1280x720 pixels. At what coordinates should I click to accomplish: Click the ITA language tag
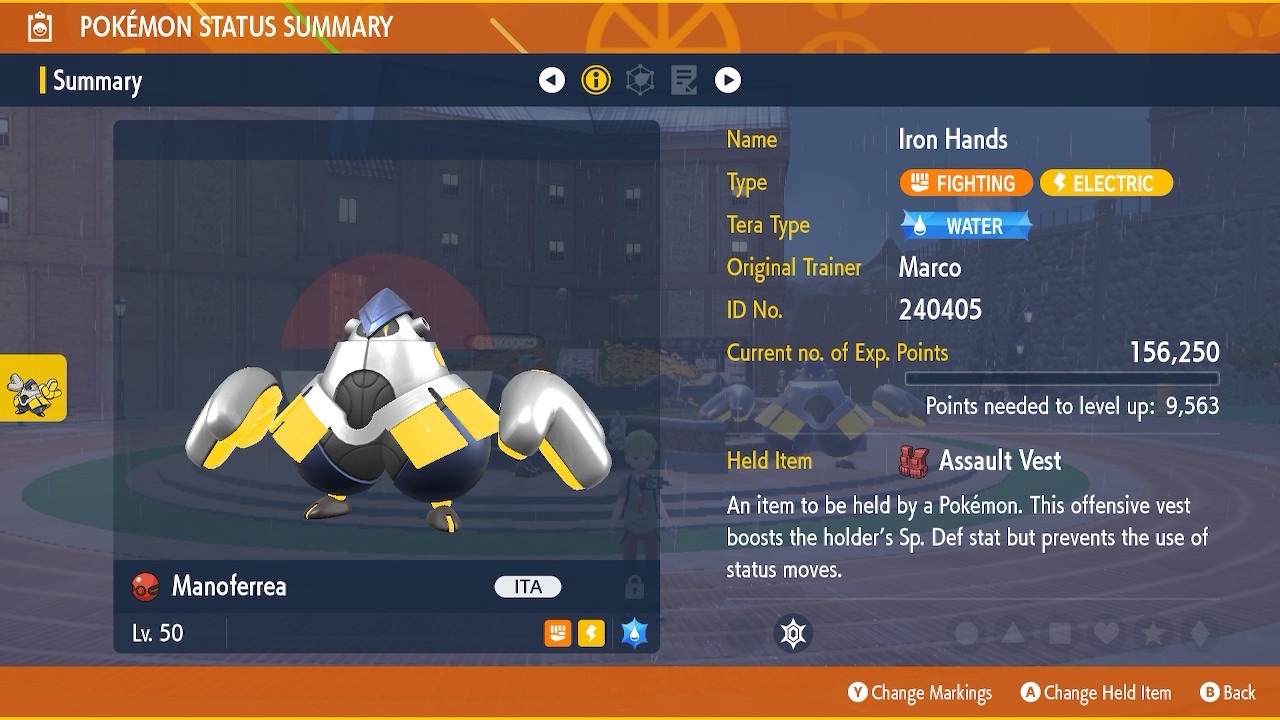[528, 587]
